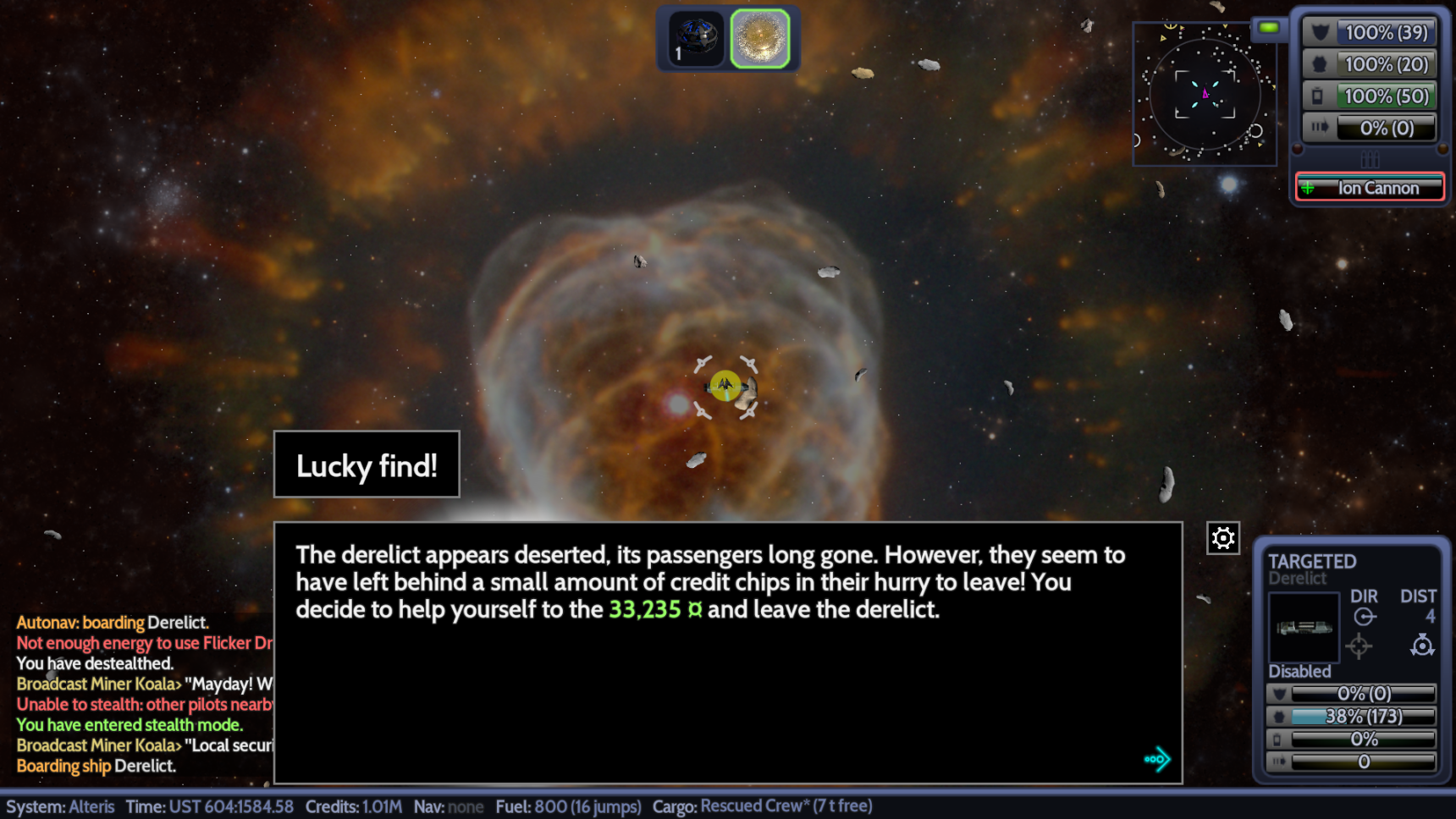This screenshot has height=819, width=1456.
Task: Activate the glowing green-bordered outfit slot
Action: click(x=760, y=39)
